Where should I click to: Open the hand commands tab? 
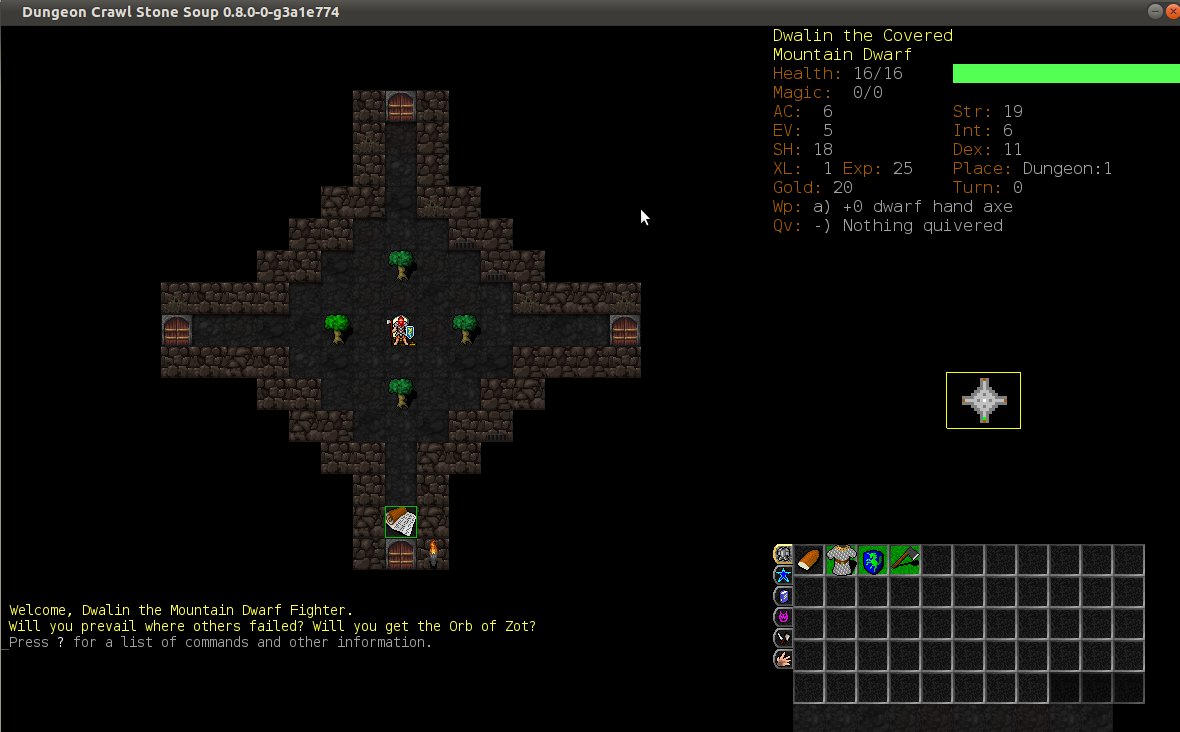pyautogui.click(x=782, y=659)
